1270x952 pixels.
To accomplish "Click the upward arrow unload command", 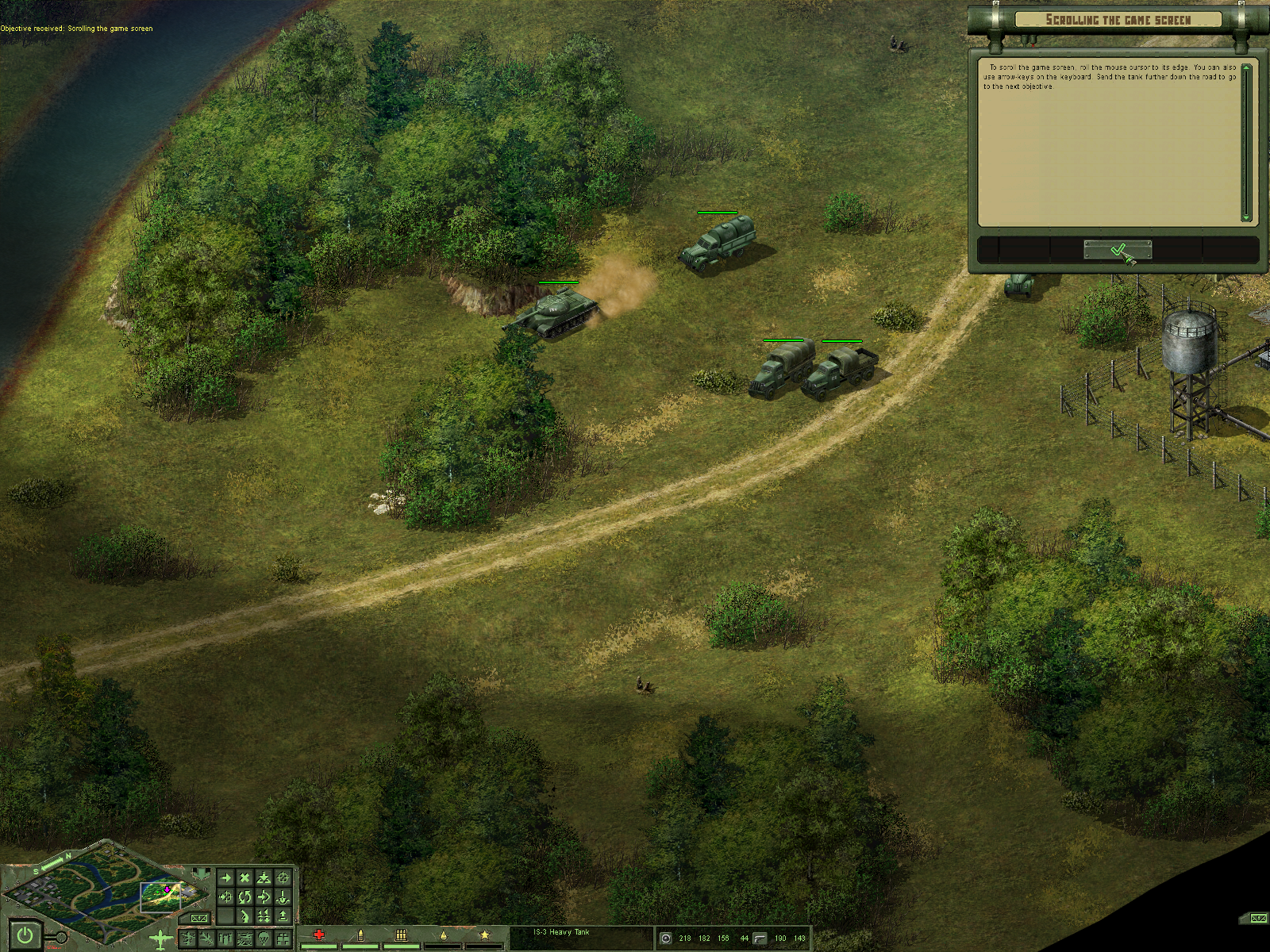I will 283,917.
